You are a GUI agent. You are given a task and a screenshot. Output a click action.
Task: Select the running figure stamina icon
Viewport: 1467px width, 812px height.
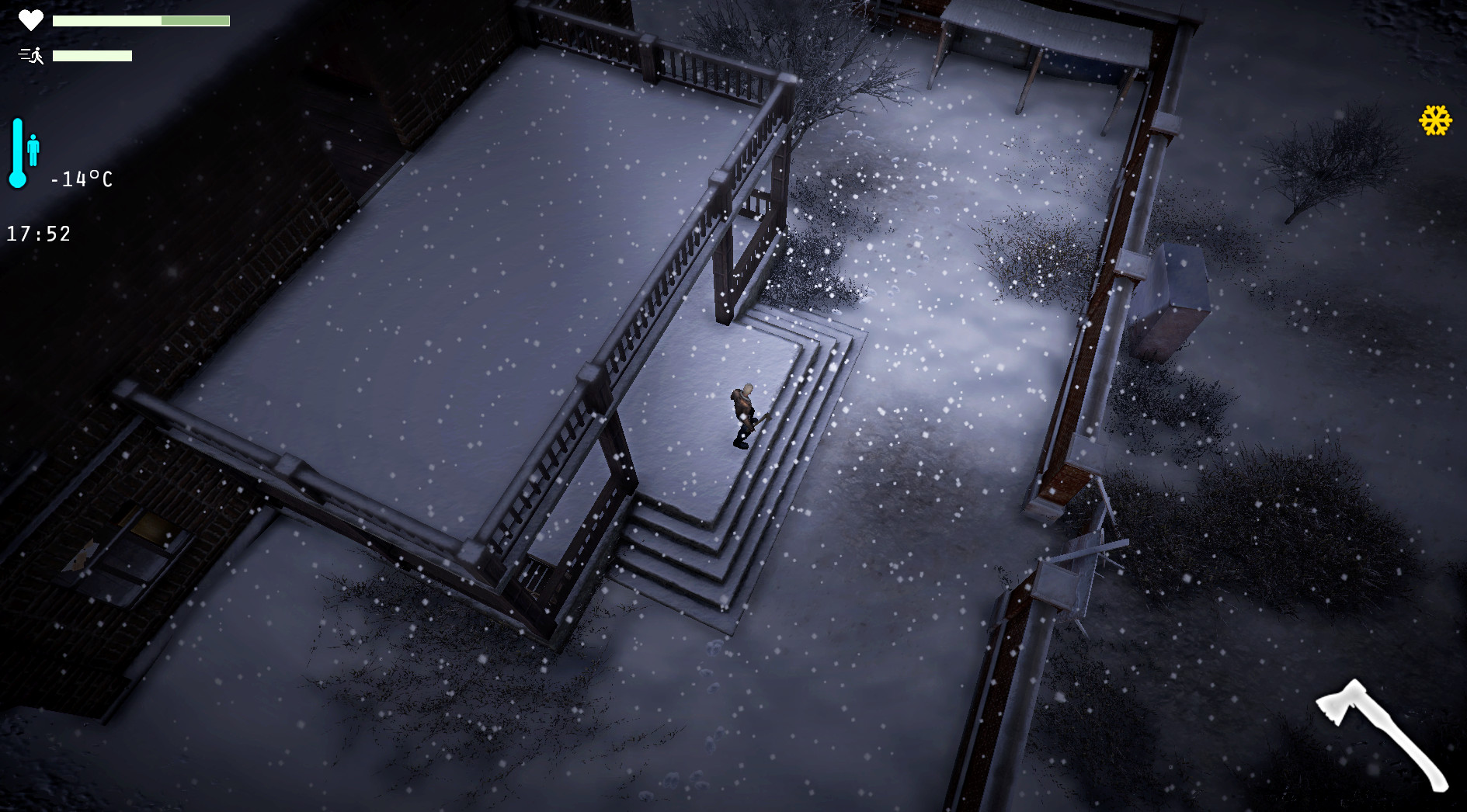point(30,55)
